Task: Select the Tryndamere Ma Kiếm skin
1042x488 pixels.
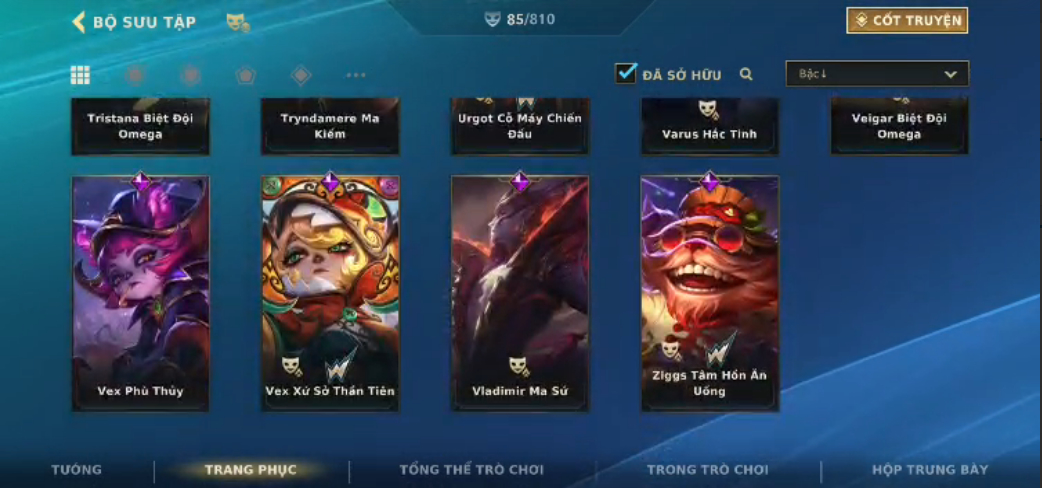Action: pos(330,126)
